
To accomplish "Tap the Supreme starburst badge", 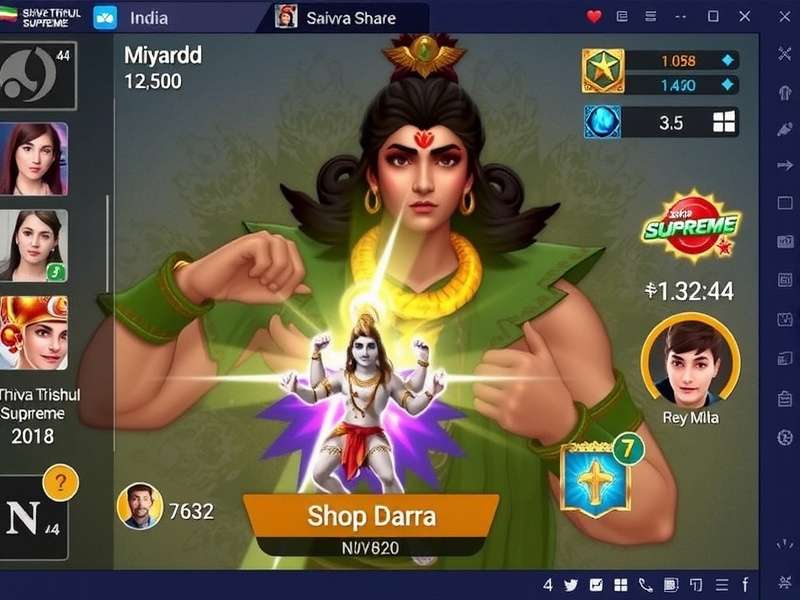I will (691, 225).
